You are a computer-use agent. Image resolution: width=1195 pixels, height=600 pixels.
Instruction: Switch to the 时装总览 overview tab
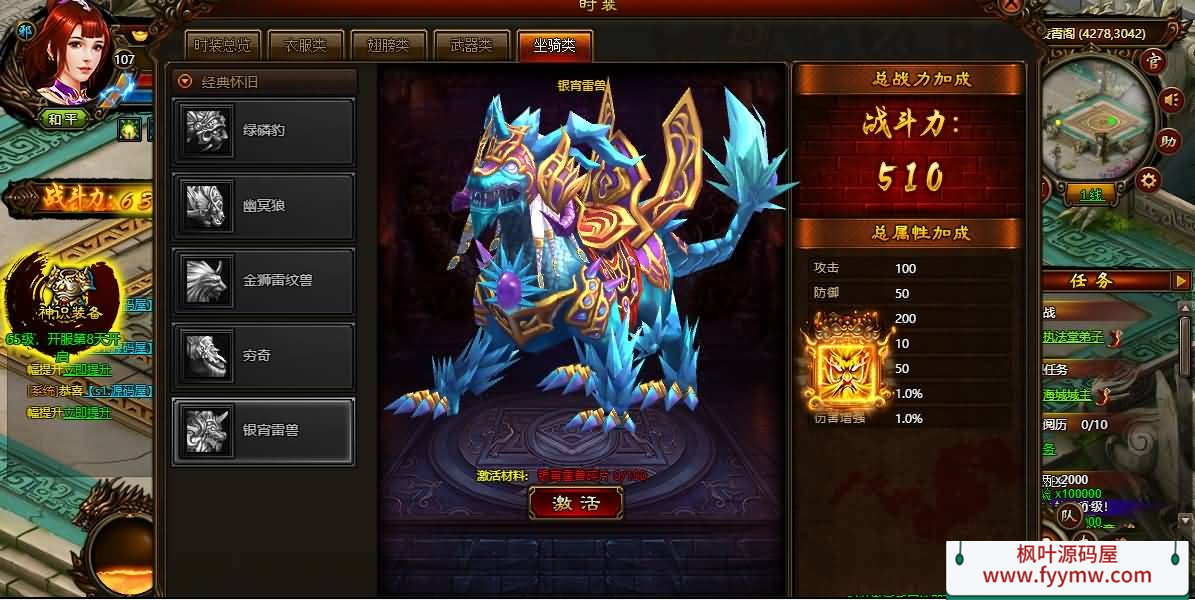tap(223, 45)
